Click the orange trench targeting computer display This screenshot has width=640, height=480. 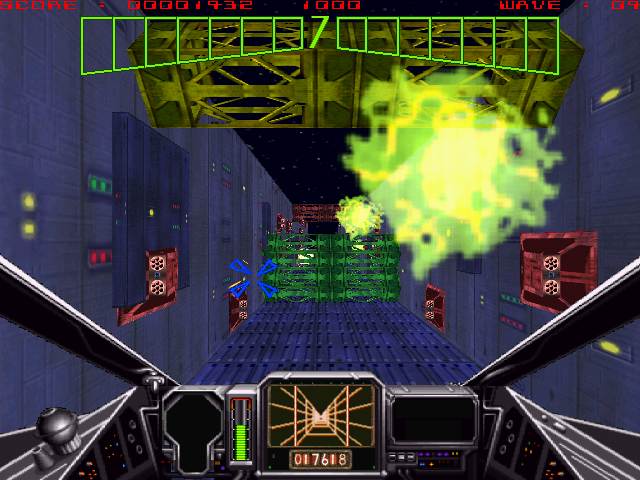click(319, 415)
